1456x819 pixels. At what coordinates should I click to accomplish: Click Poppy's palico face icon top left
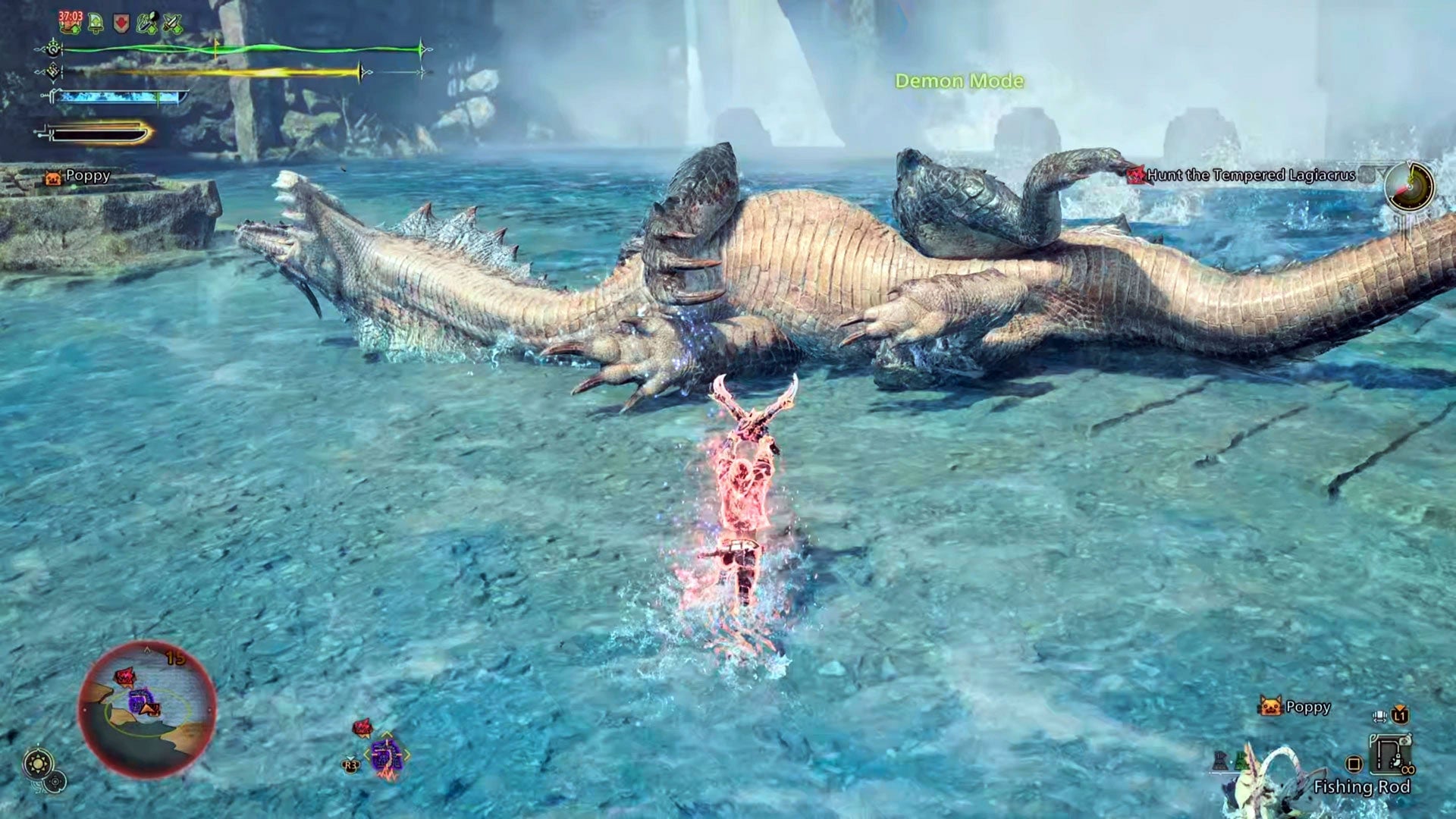tap(52, 177)
